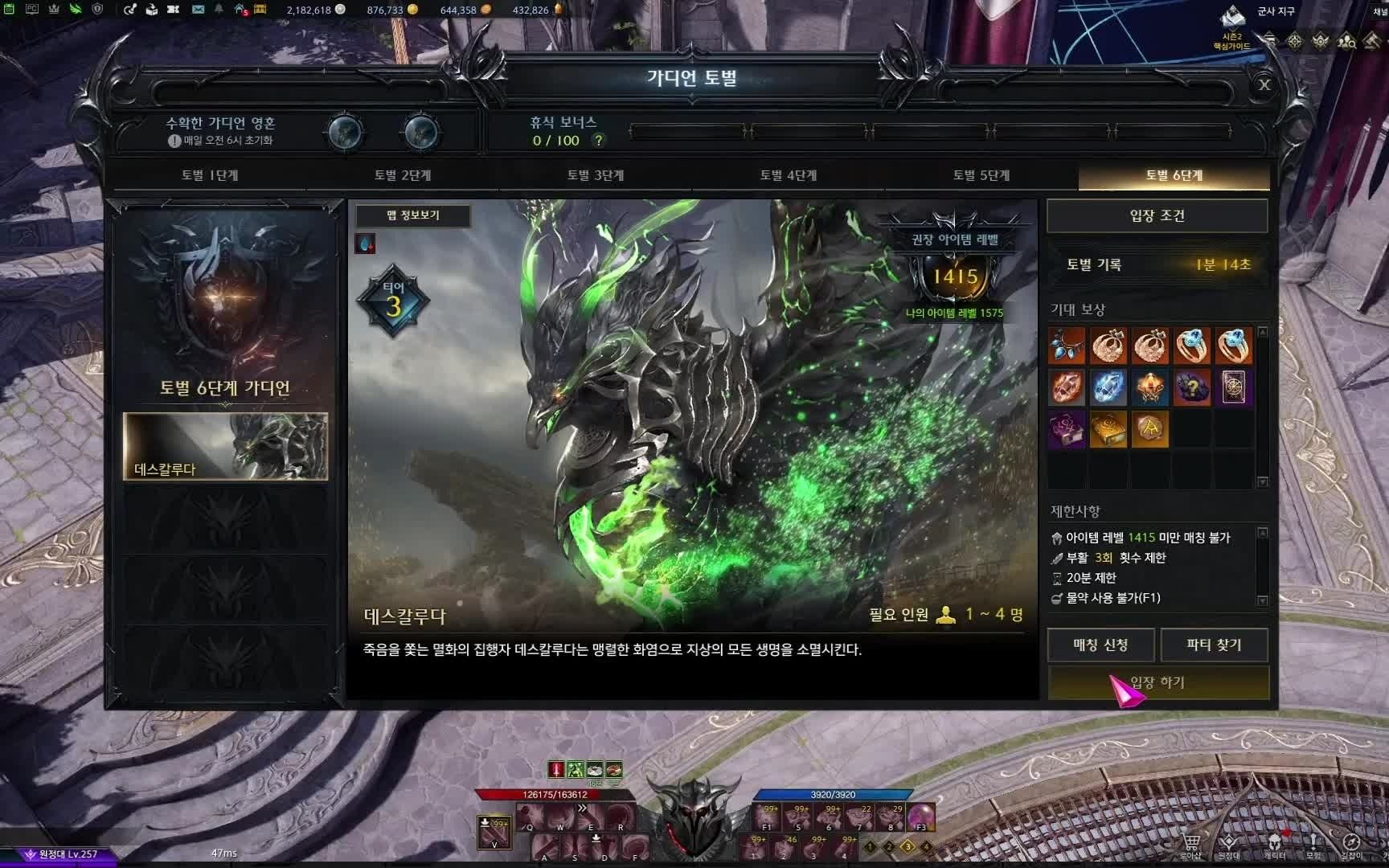The width and height of the screenshot is (1389, 868).
Task: Apply for matchmaking with 매칭 신청
Action: tap(1100, 645)
